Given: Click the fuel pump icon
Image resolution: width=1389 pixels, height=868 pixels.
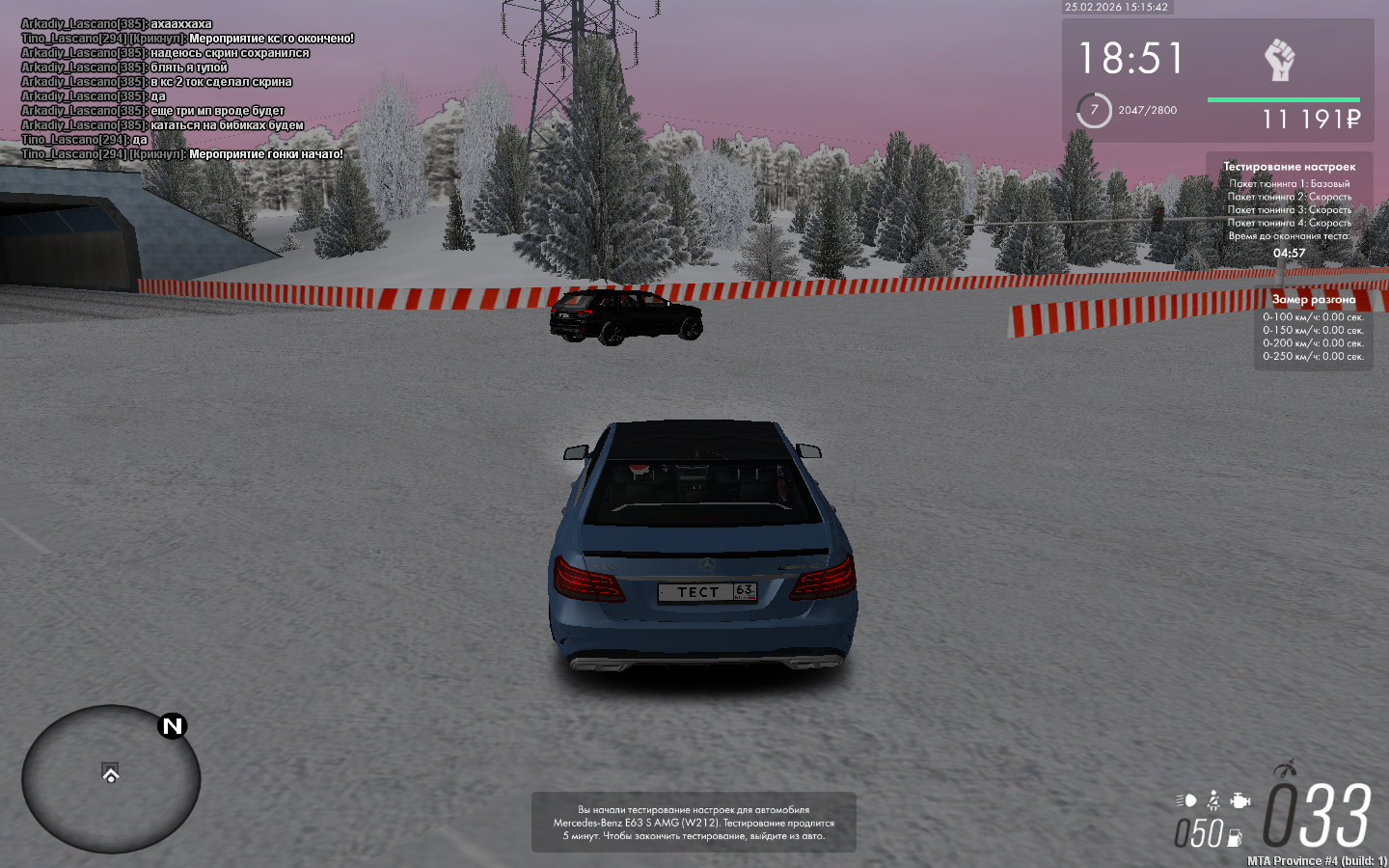Looking at the screenshot, I should pyautogui.click(x=1235, y=837).
